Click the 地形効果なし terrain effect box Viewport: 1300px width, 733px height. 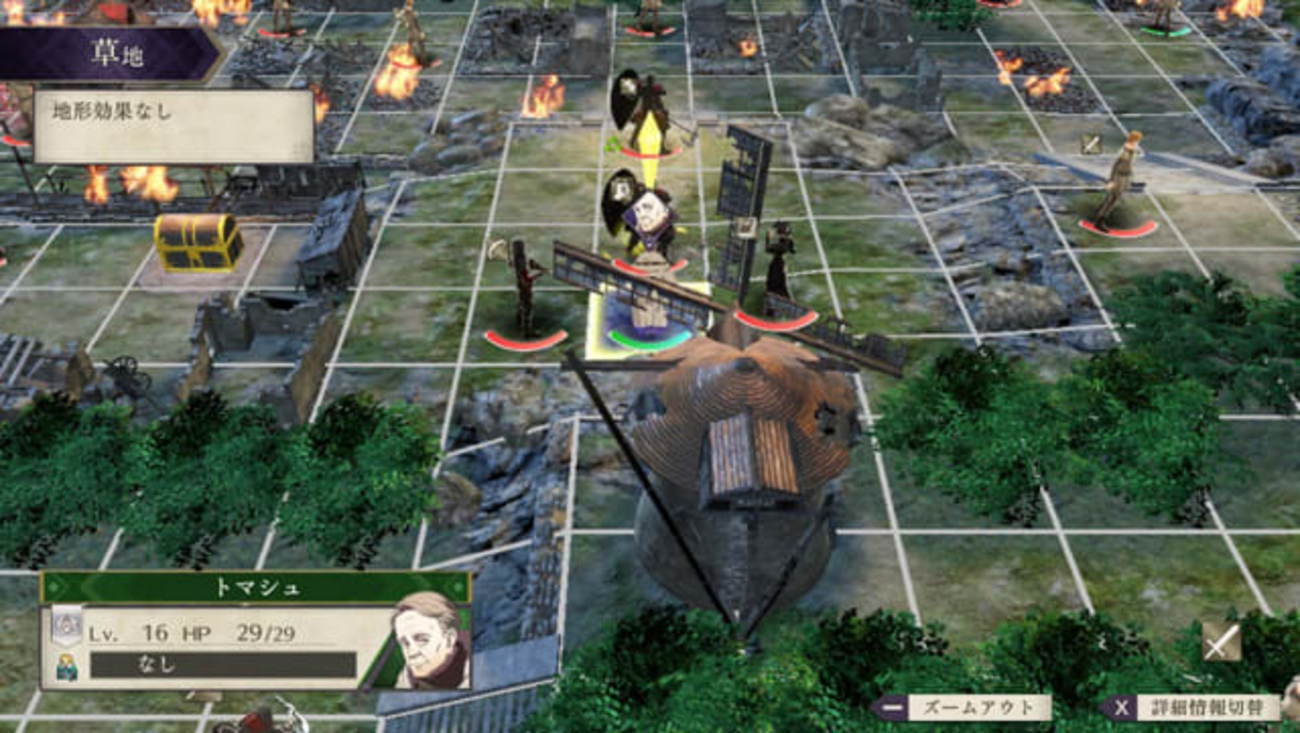click(173, 125)
